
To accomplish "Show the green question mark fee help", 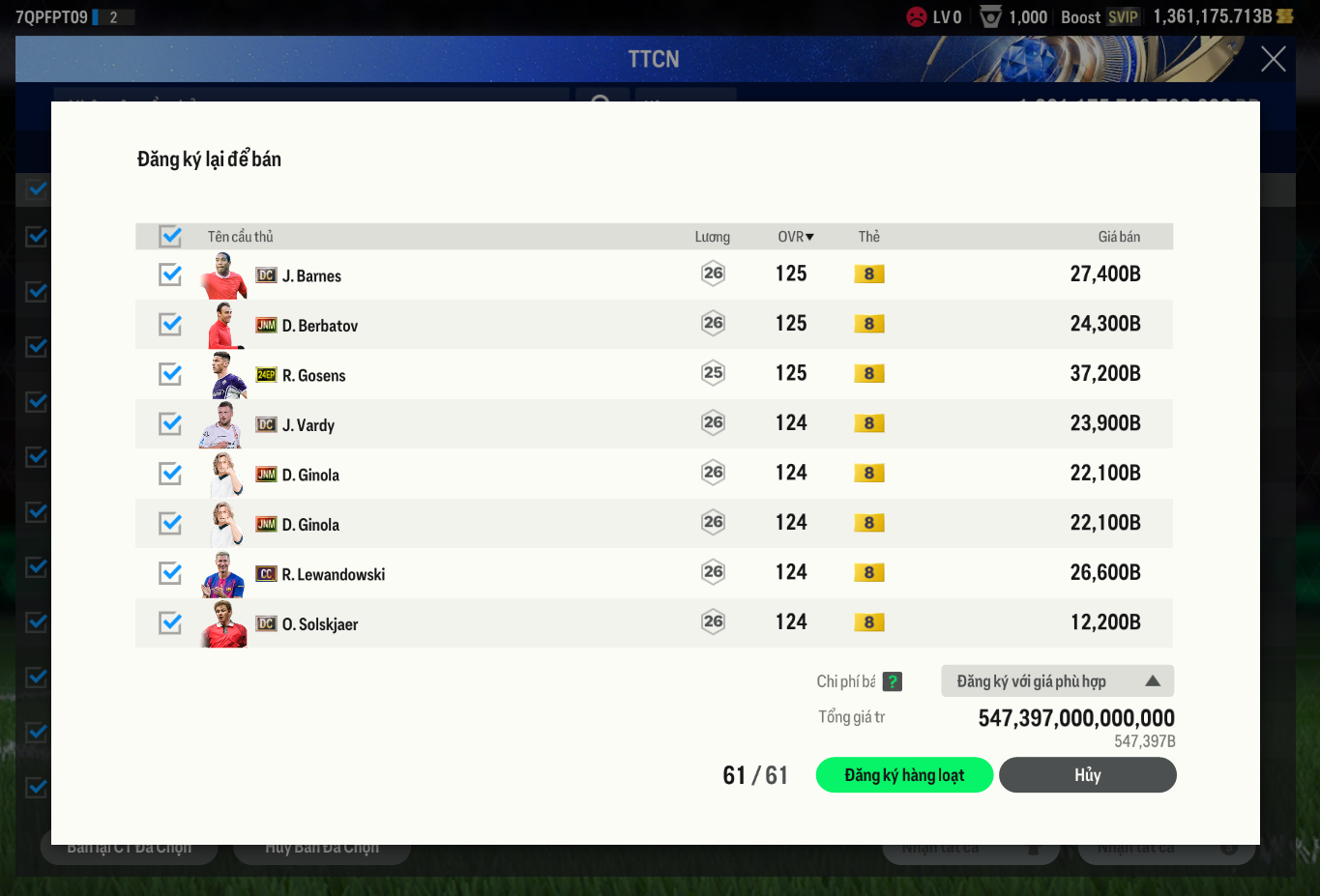I will point(893,681).
